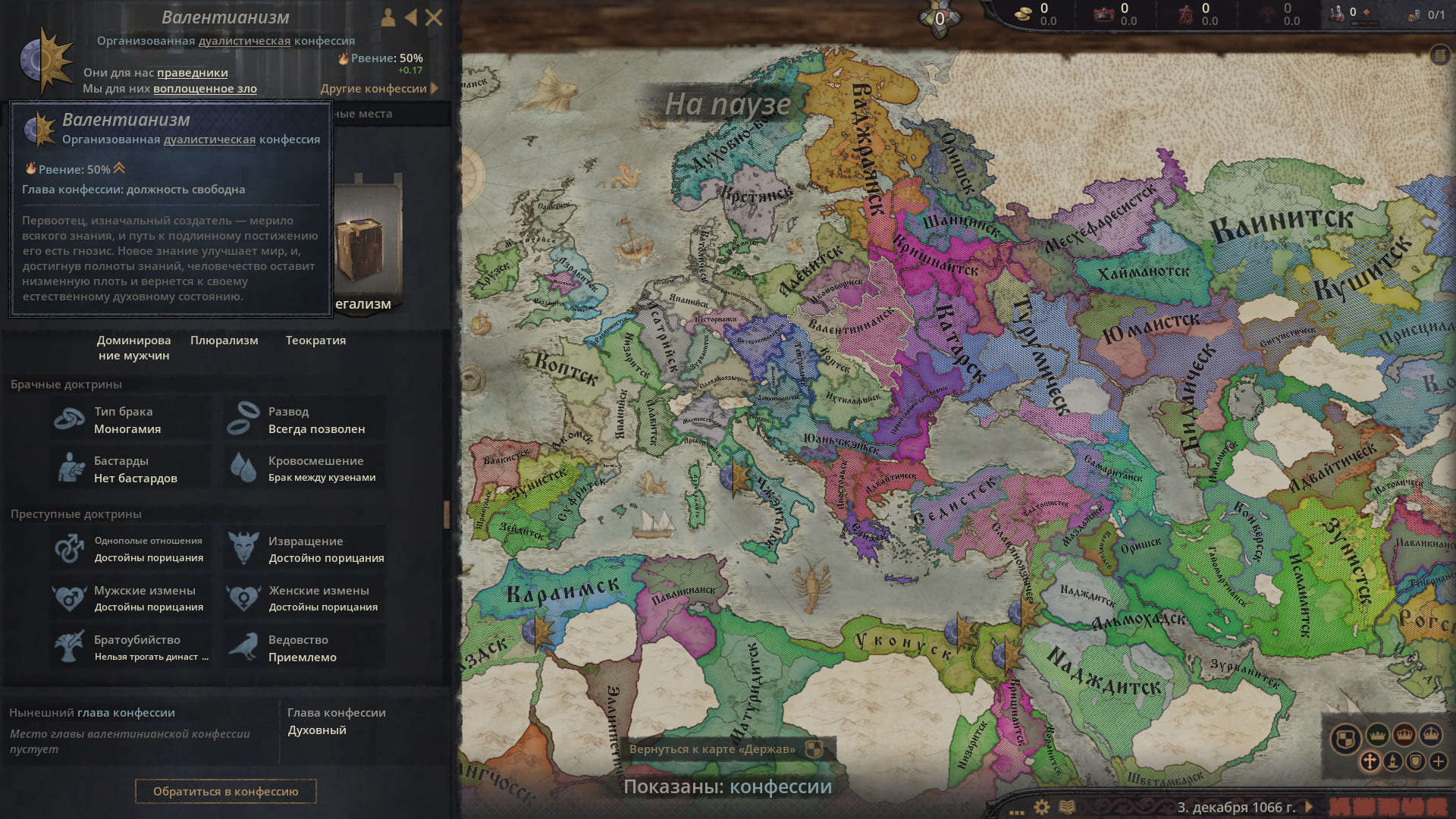Select the Развод doctrine entry

304,419
